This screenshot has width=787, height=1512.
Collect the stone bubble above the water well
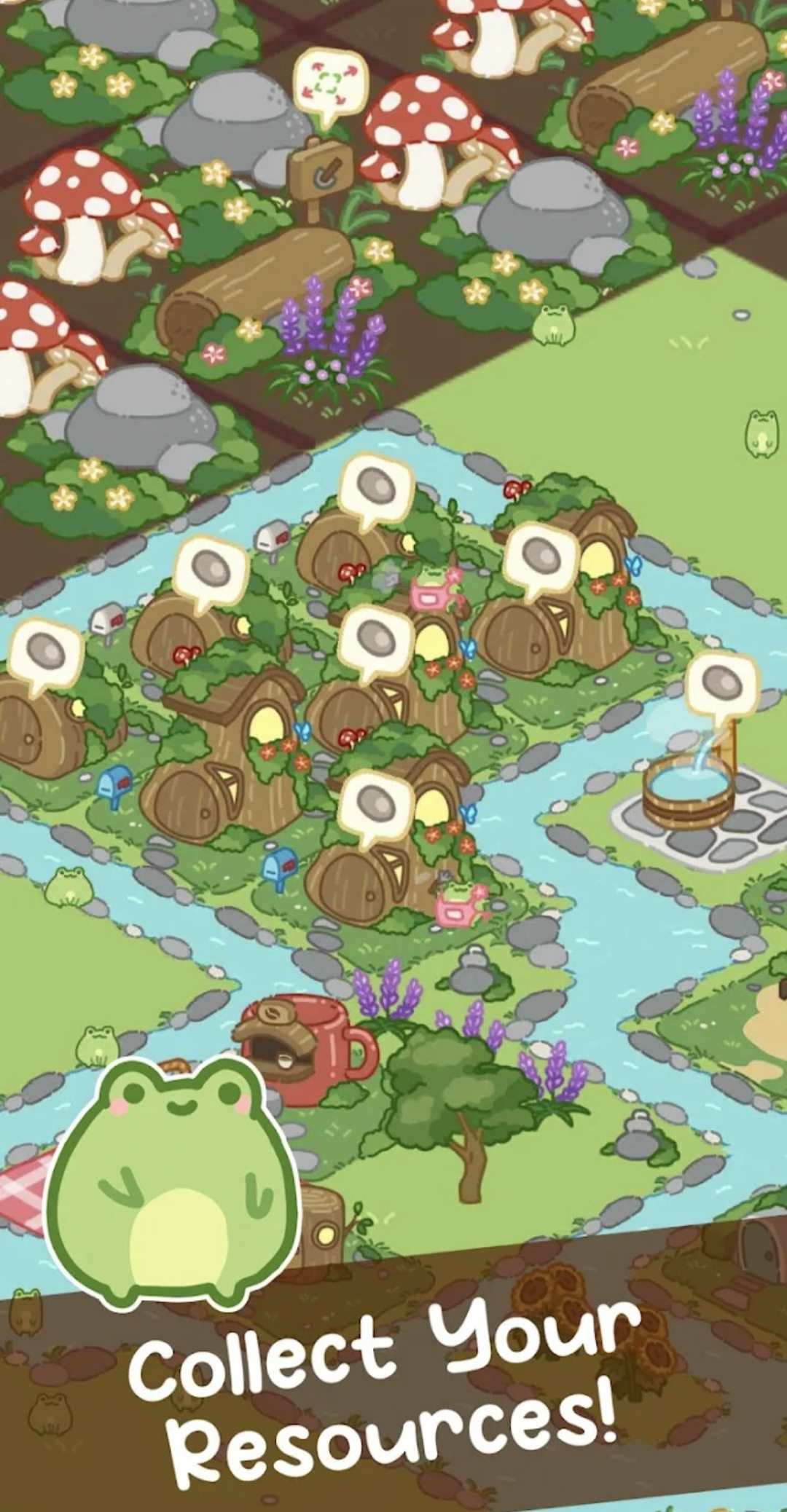722,684
